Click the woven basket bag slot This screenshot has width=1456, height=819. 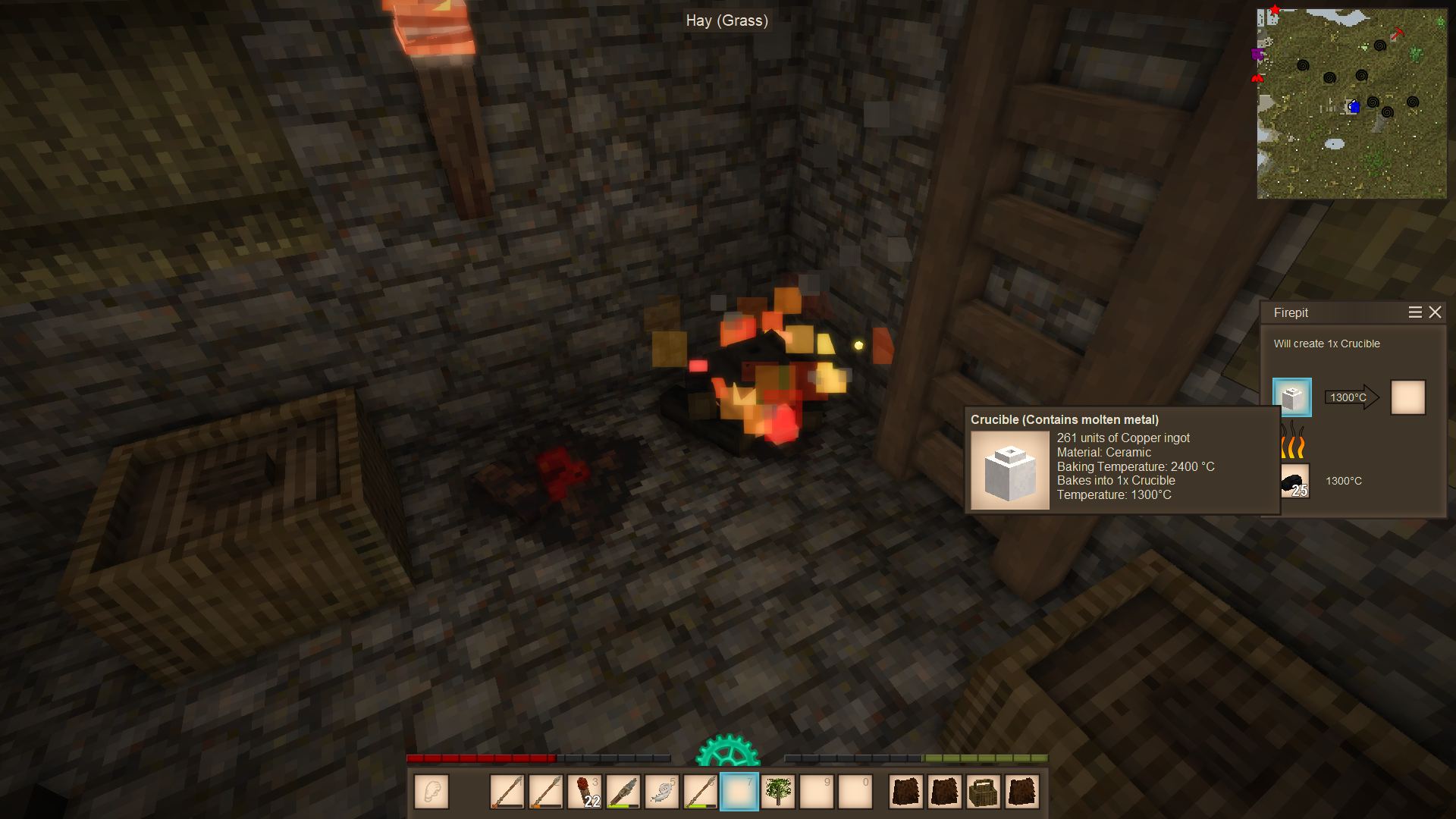point(984,792)
